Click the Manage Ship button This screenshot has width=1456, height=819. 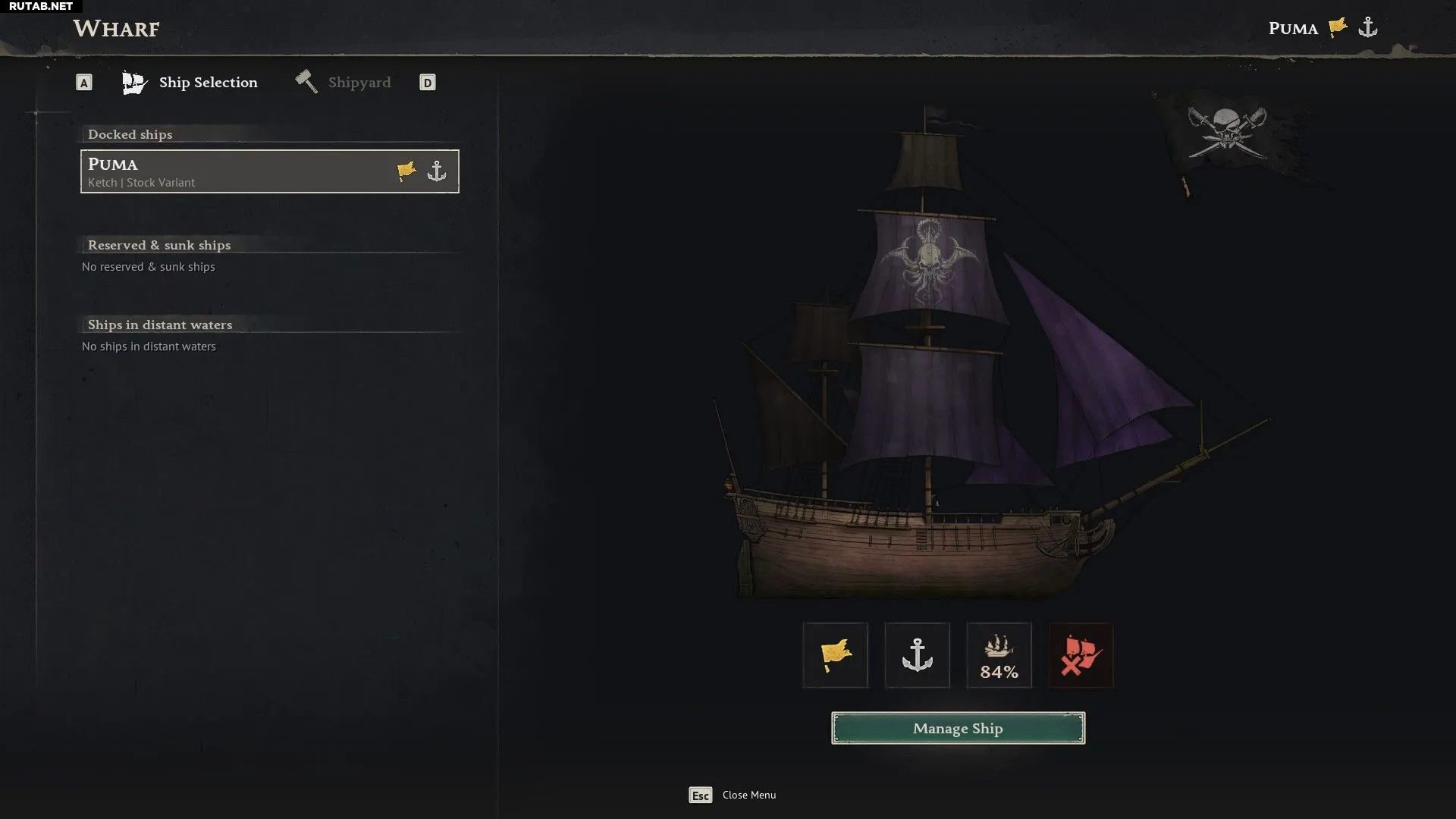(958, 728)
